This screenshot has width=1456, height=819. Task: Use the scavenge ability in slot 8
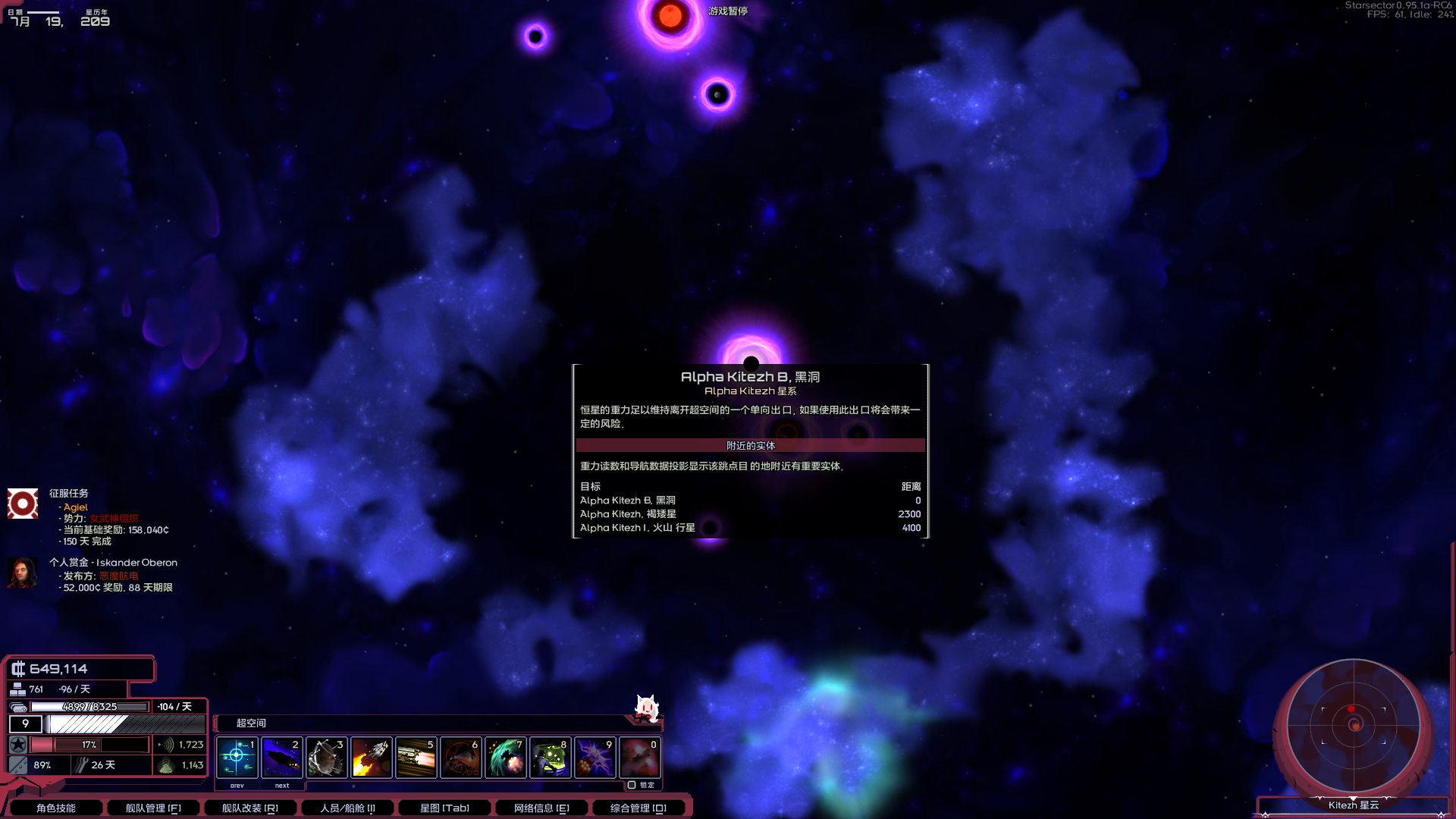(x=550, y=757)
